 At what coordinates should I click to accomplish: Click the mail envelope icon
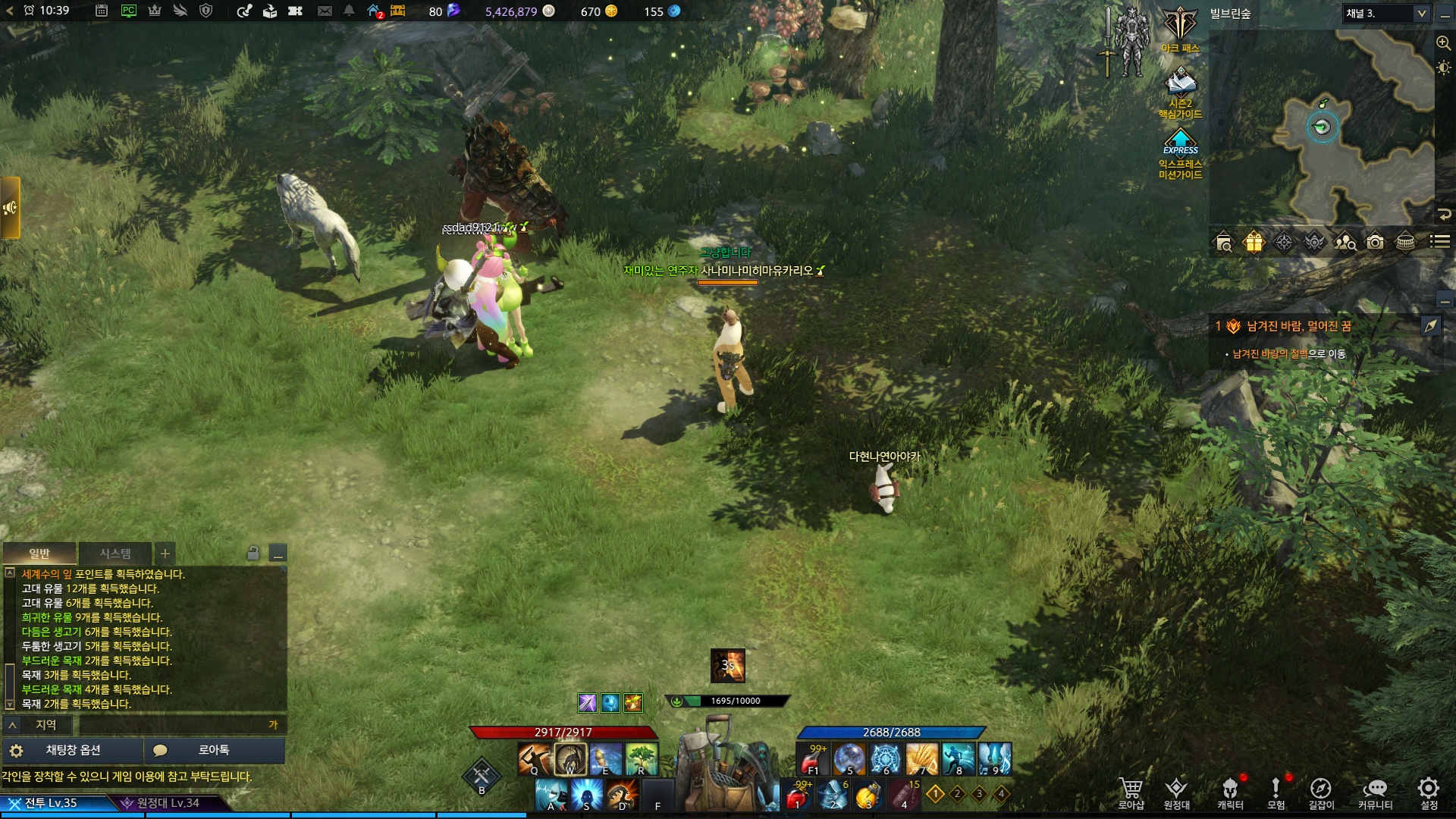(325, 11)
